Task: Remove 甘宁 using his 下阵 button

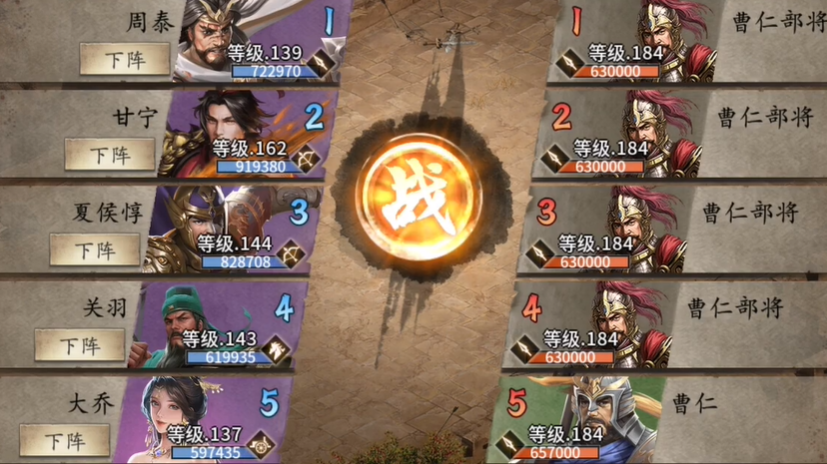Action: [x=110, y=155]
